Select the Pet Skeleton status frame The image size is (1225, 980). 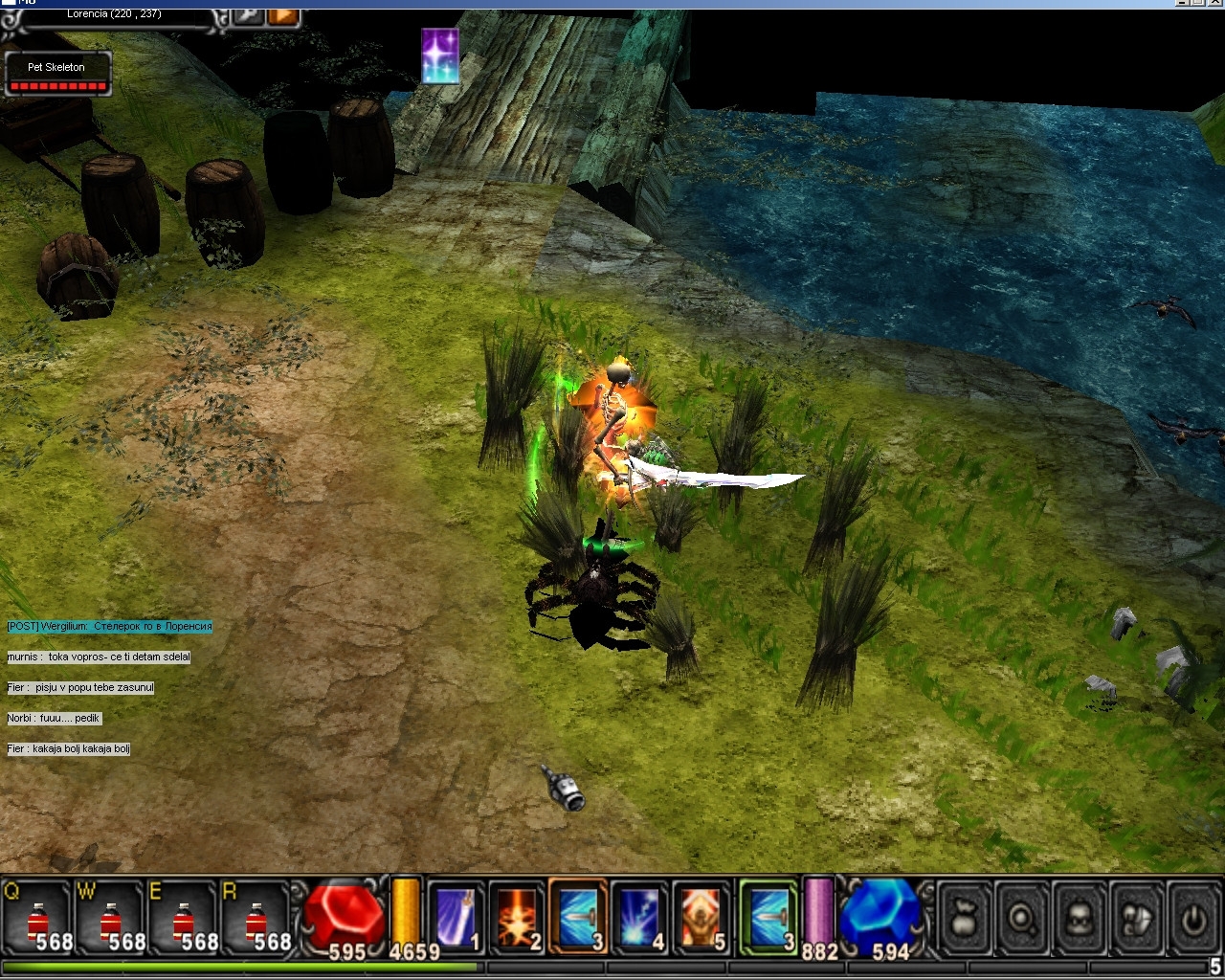point(58,74)
